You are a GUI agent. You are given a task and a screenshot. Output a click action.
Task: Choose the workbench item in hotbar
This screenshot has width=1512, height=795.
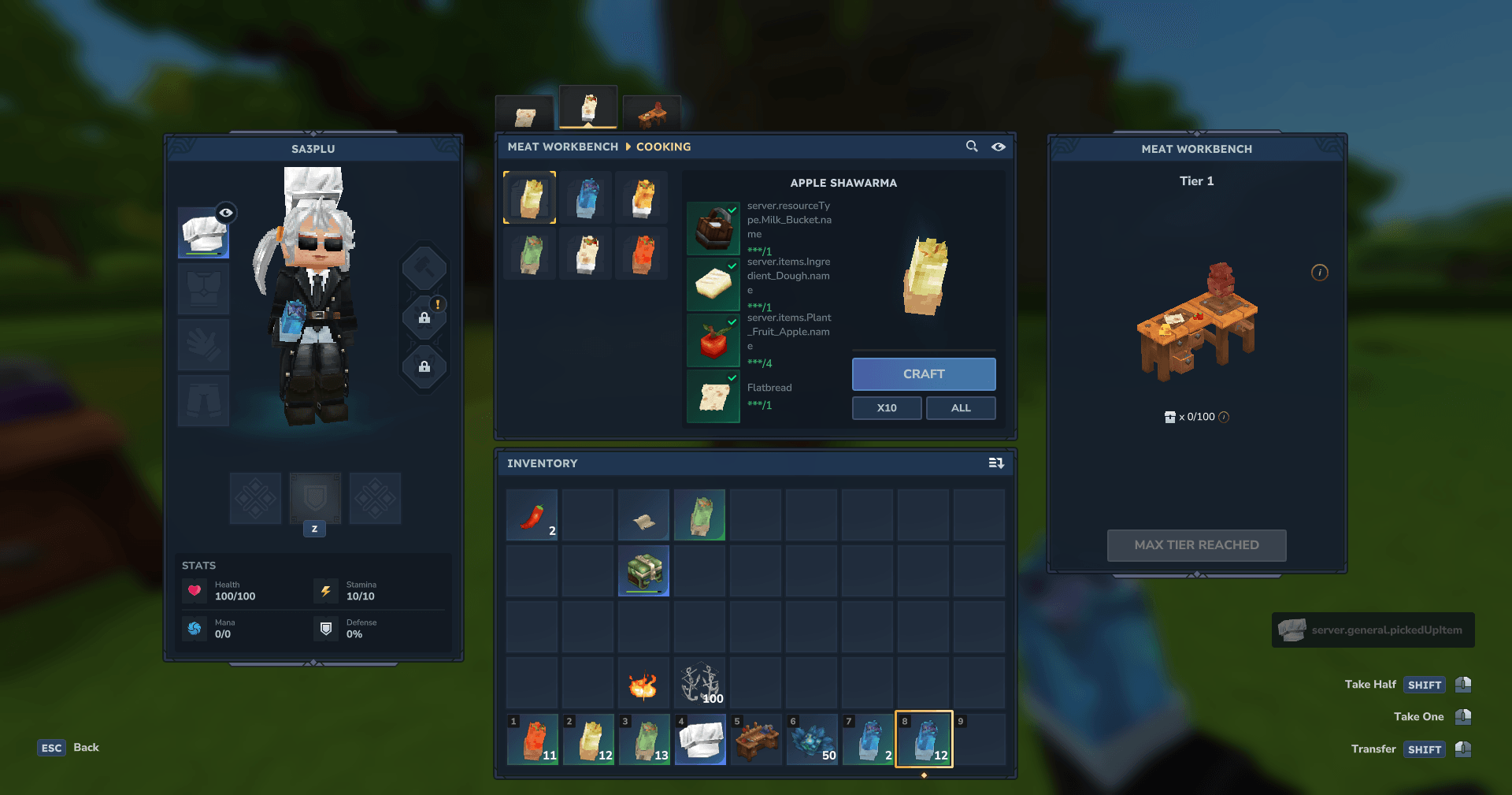coord(756,740)
